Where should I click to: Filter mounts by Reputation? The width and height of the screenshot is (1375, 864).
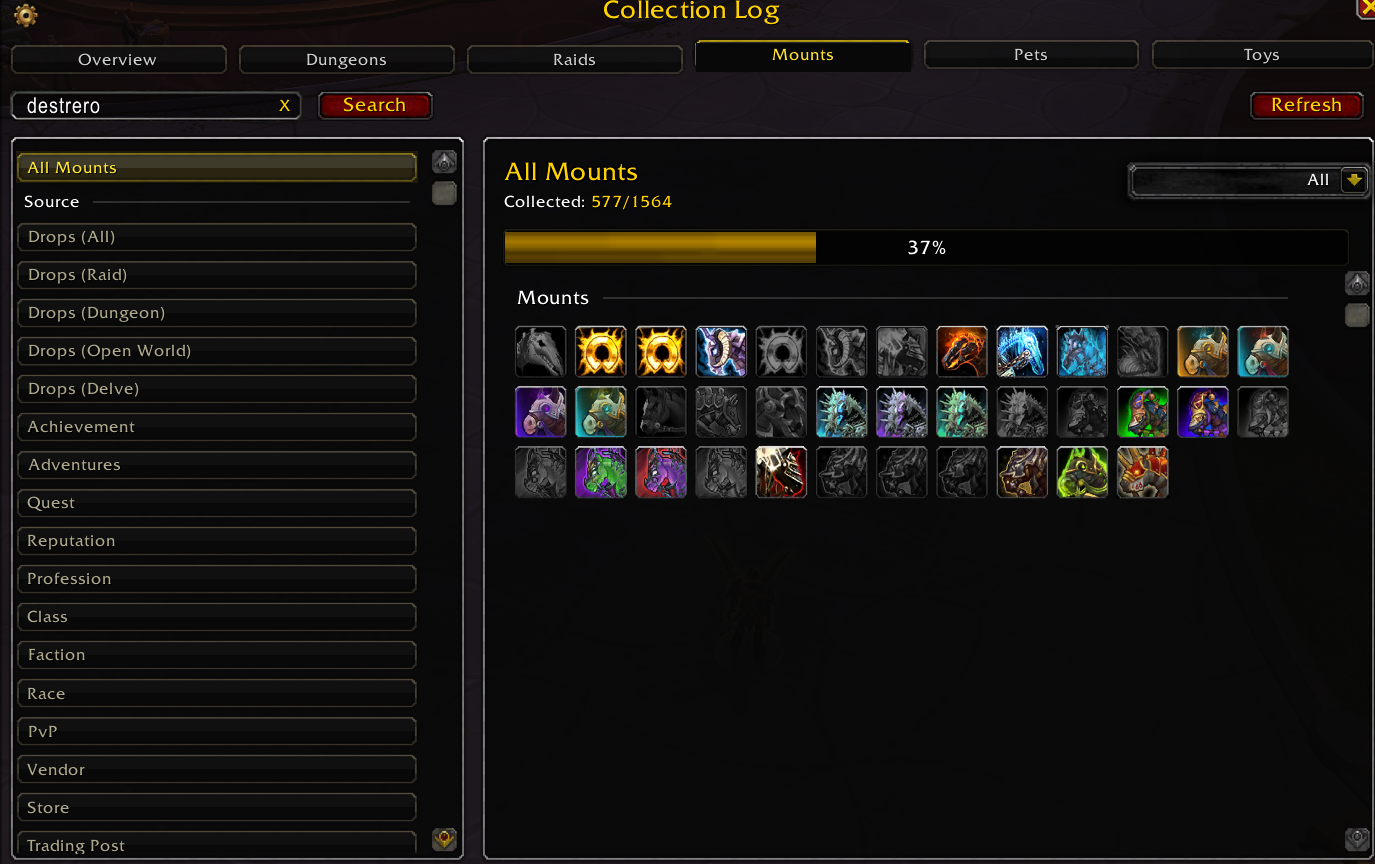216,541
